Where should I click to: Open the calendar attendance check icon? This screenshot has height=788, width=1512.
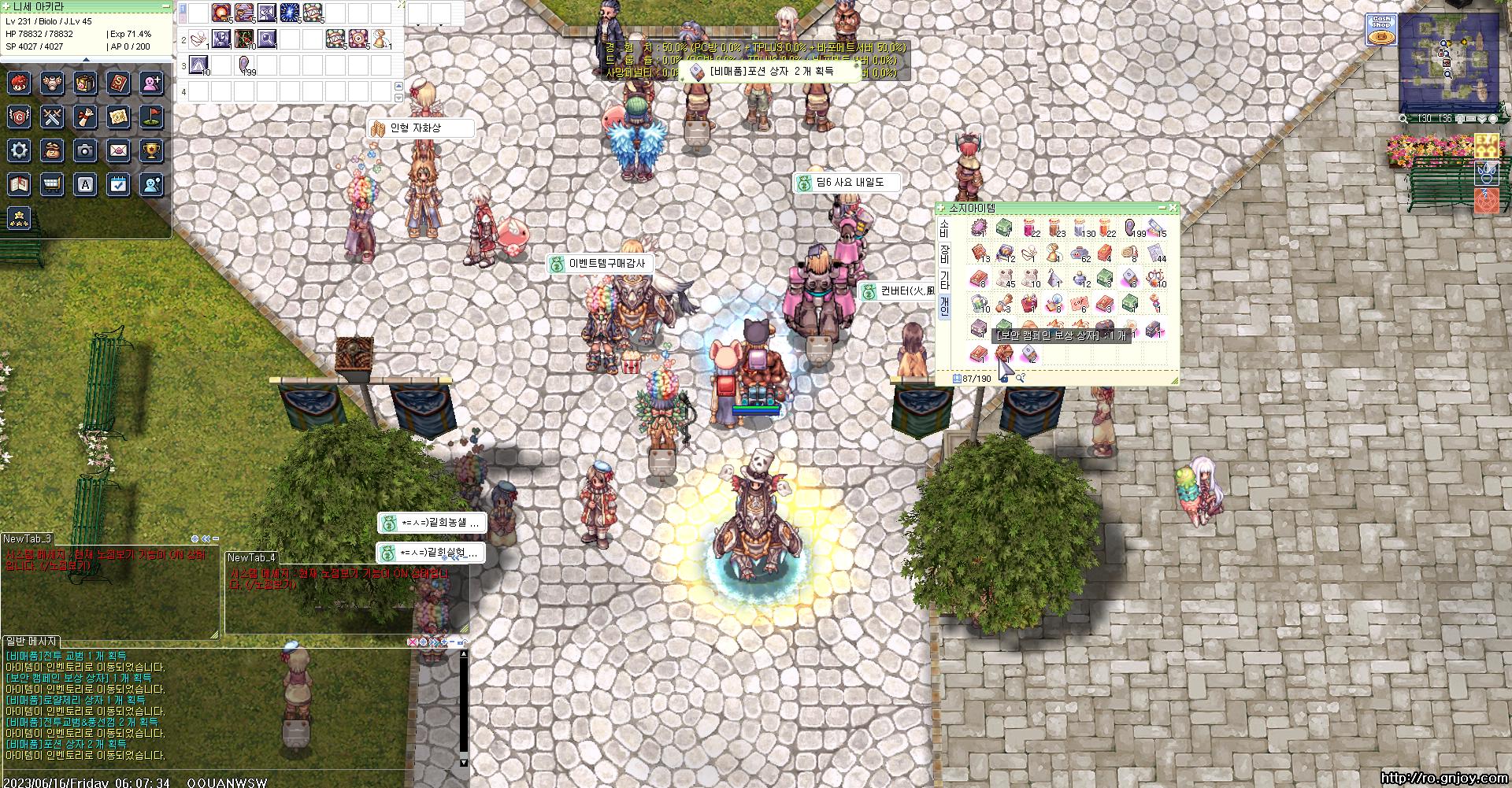[118, 184]
